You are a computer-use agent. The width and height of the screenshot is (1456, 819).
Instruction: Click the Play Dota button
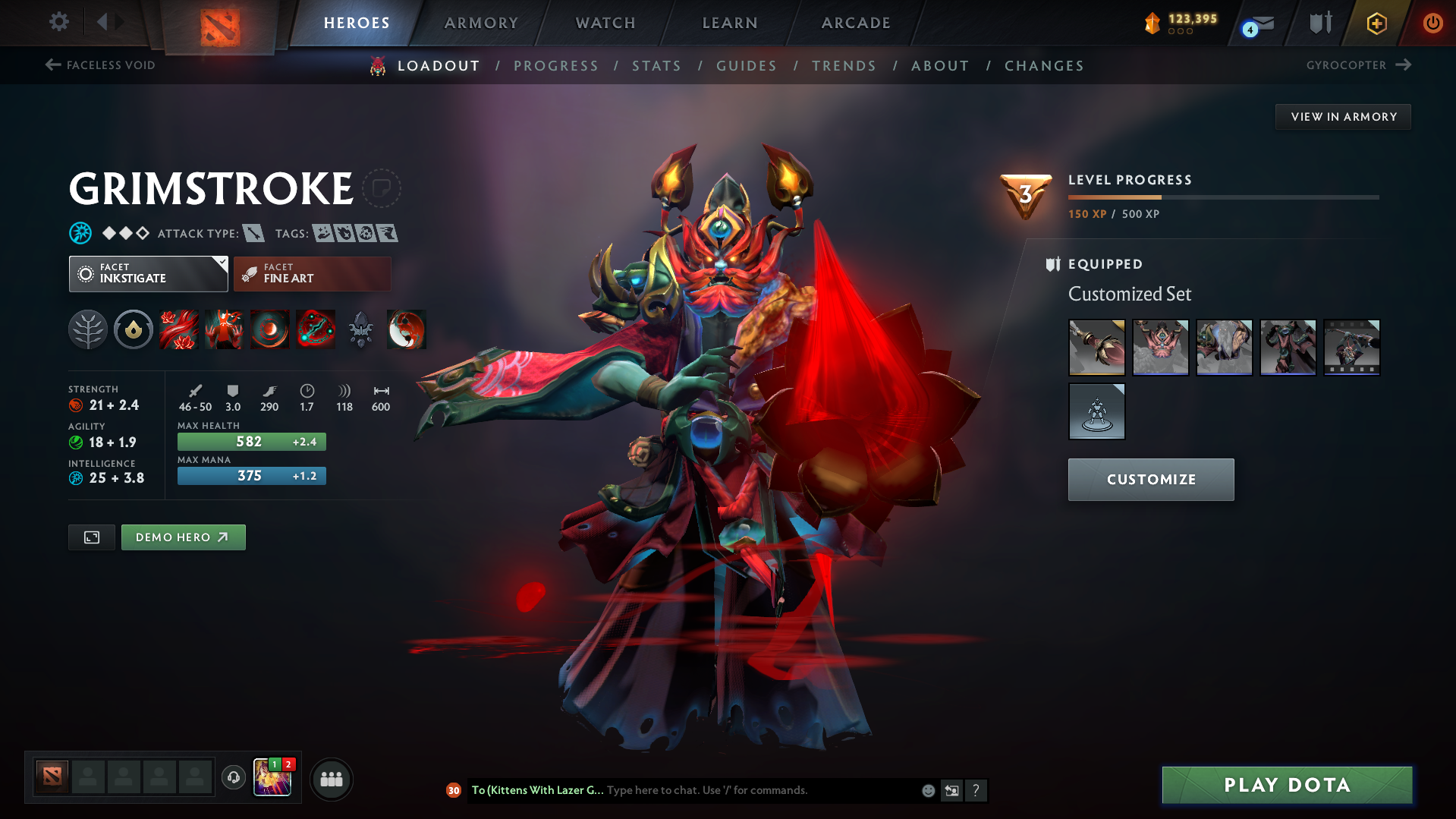point(1285,785)
